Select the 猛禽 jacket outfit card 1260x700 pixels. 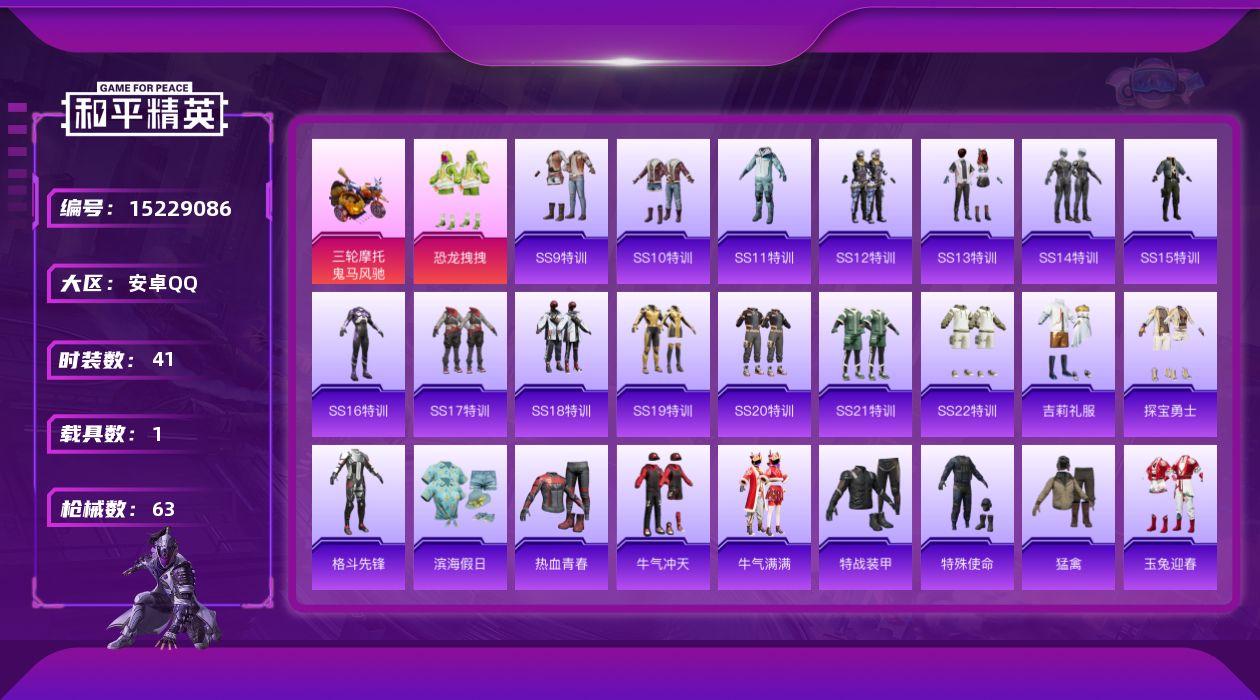(1068, 517)
